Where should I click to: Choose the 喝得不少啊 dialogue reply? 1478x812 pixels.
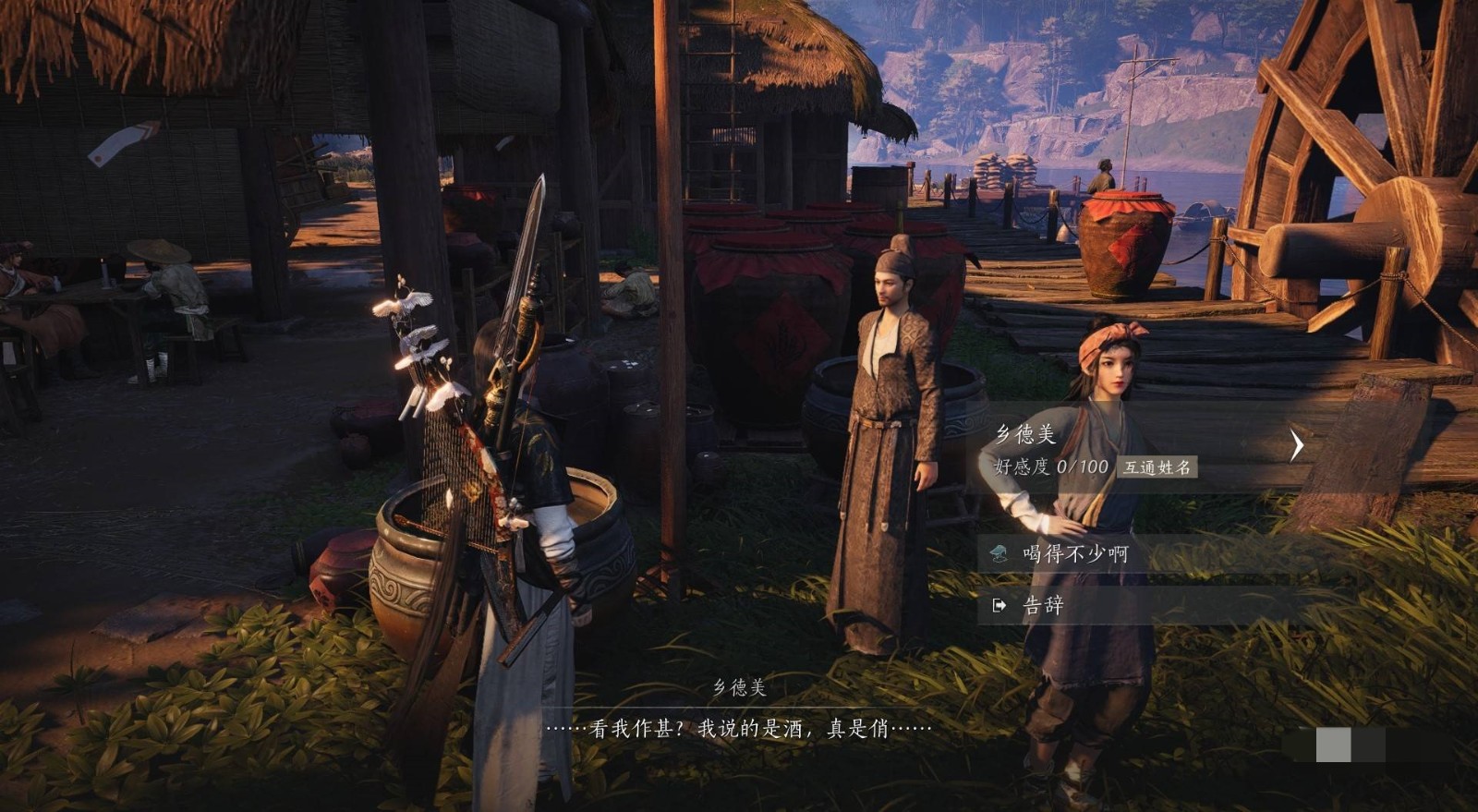1075,554
